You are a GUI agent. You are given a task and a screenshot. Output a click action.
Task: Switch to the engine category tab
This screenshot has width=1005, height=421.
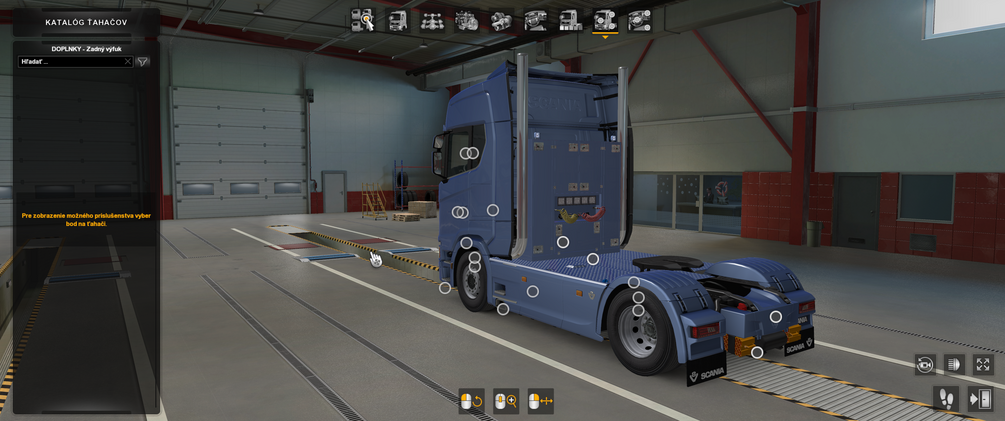467,20
